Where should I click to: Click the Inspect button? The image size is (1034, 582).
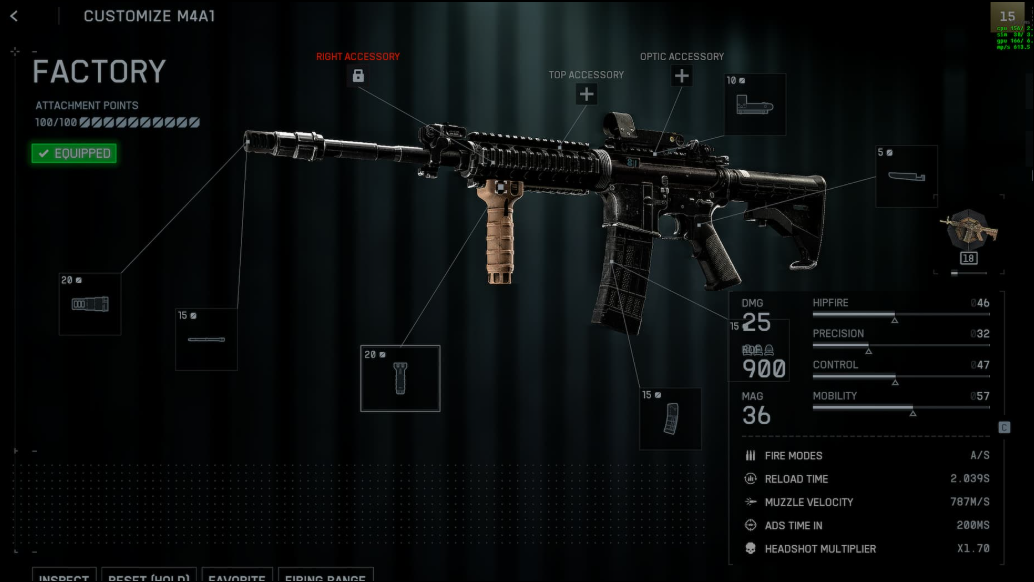(x=66, y=576)
